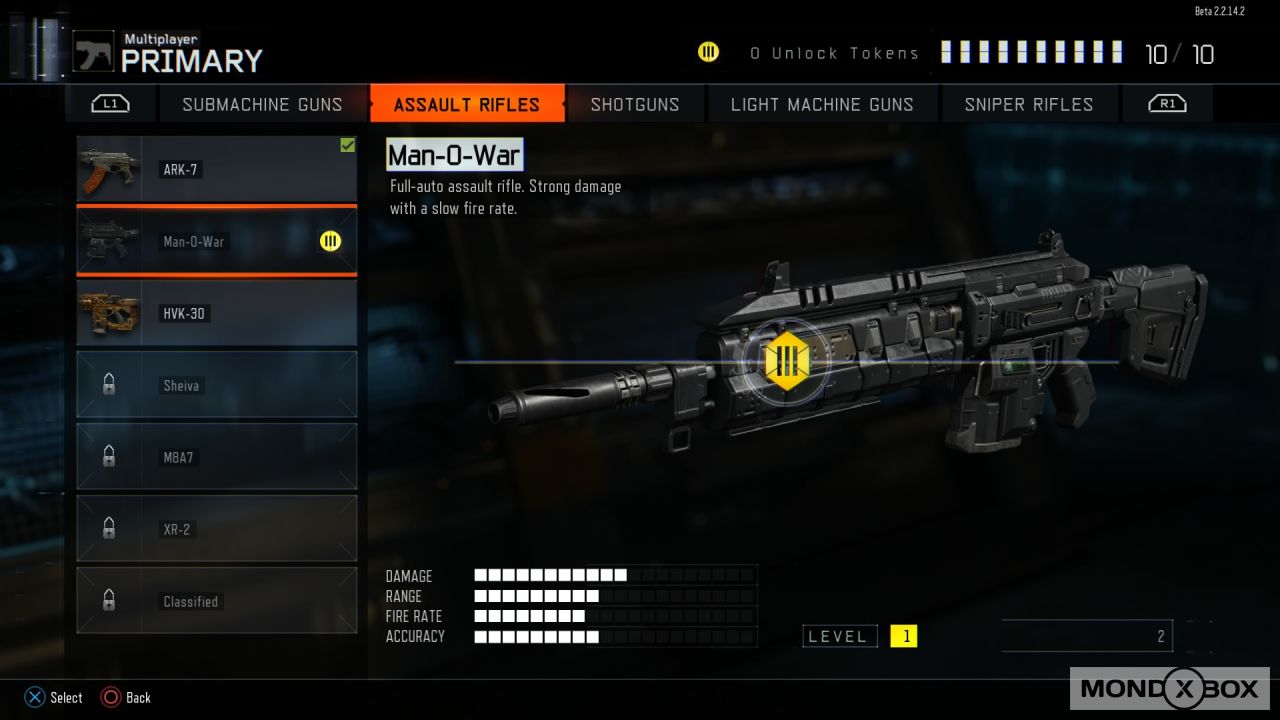Select the Assault Rifles tab
The image size is (1280, 720).
tap(466, 104)
